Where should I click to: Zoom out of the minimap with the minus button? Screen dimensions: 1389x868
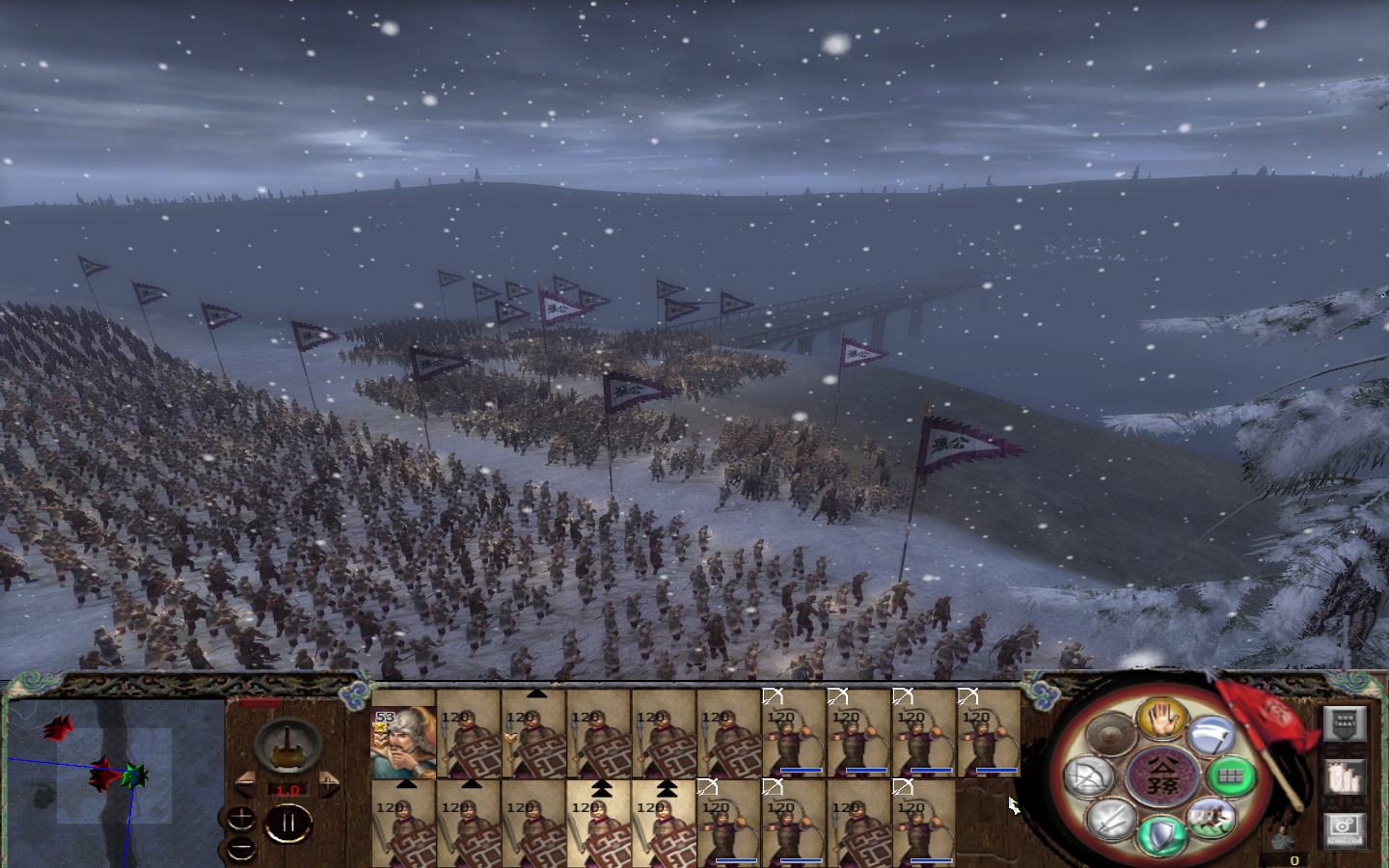[240, 847]
